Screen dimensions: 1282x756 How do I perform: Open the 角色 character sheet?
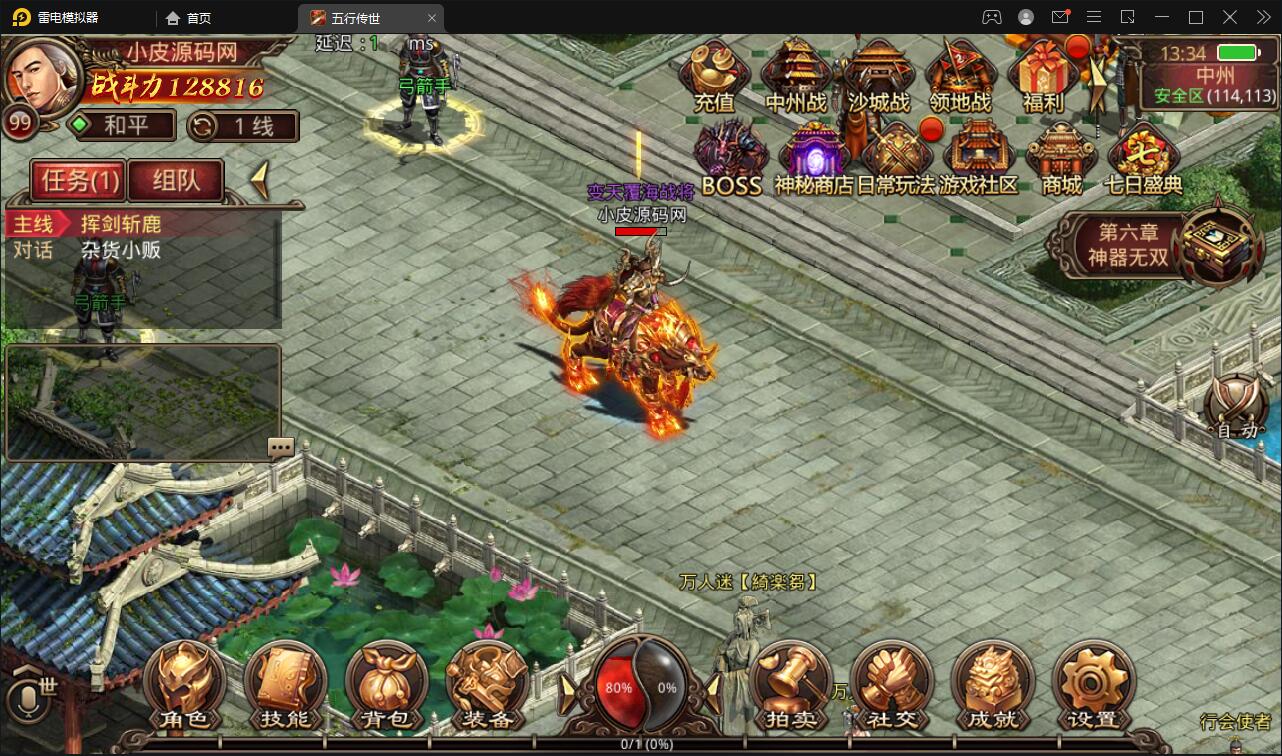pos(184,686)
